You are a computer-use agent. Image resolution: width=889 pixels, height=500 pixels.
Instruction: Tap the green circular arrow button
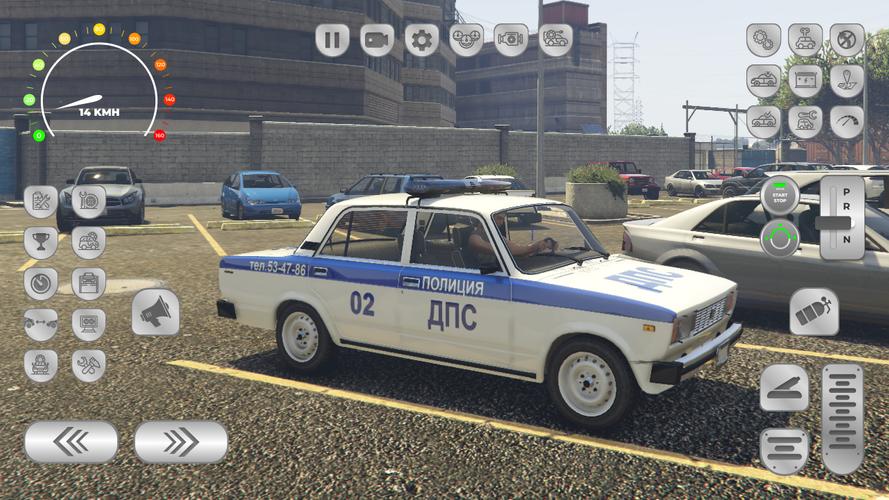[780, 238]
